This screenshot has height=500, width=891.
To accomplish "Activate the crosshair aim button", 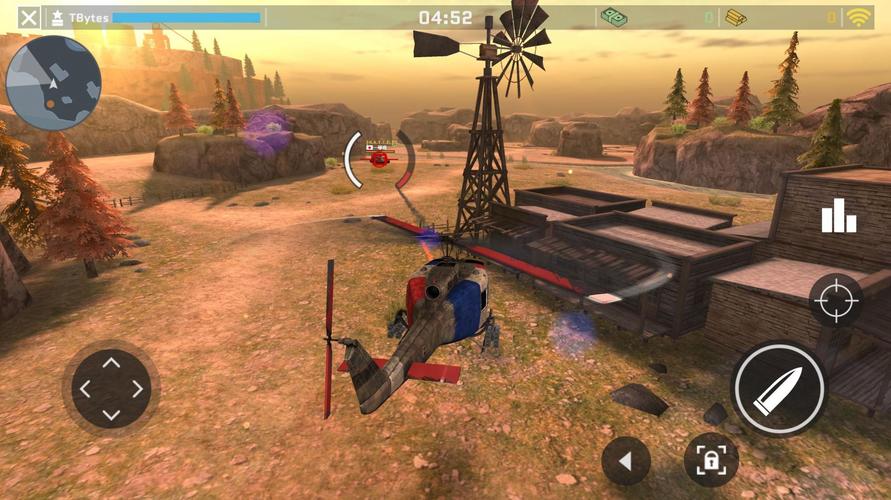I will tap(836, 300).
